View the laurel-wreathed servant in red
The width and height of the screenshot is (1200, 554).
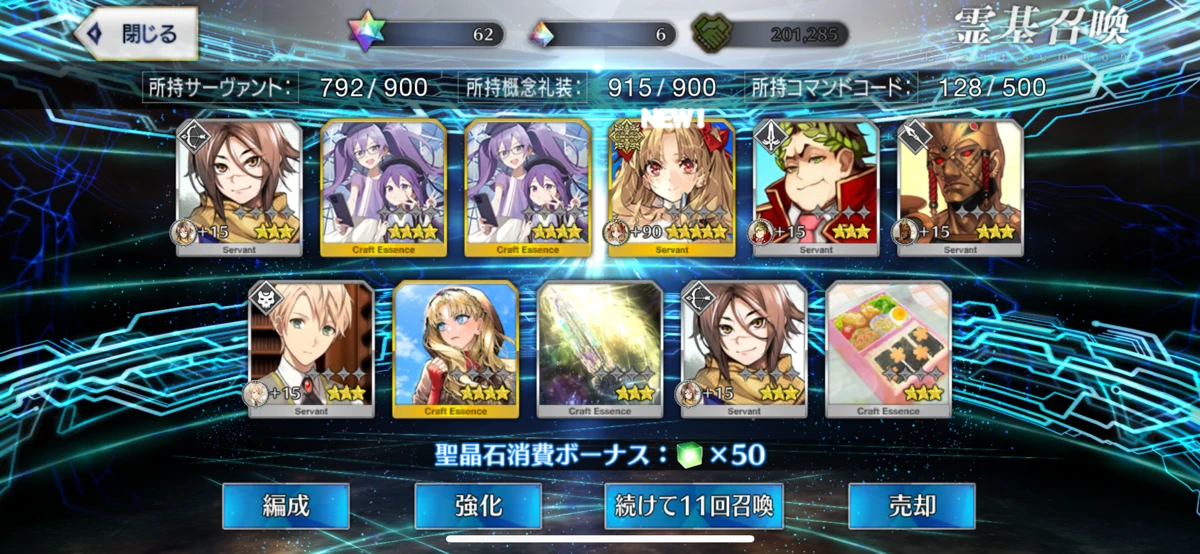[x=815, y=188]
